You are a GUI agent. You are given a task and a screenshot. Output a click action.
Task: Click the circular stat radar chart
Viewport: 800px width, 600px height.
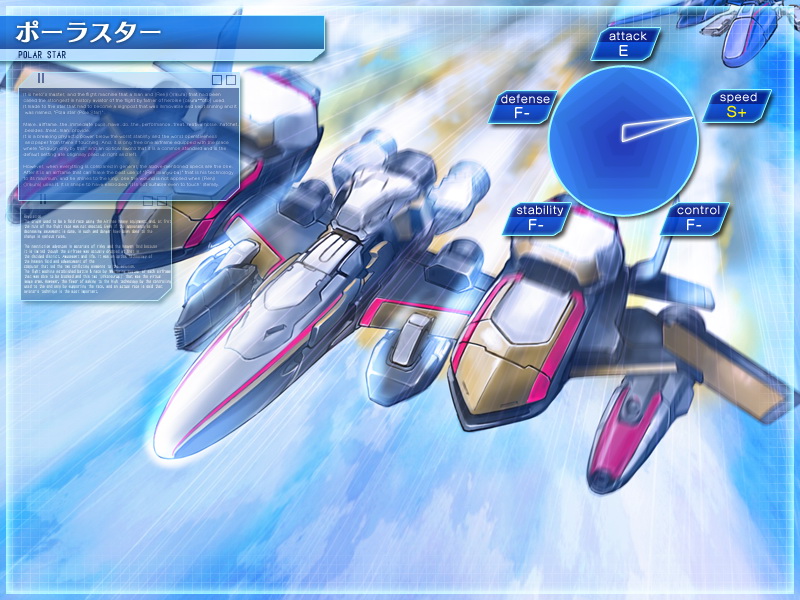[x=623, y=140]
